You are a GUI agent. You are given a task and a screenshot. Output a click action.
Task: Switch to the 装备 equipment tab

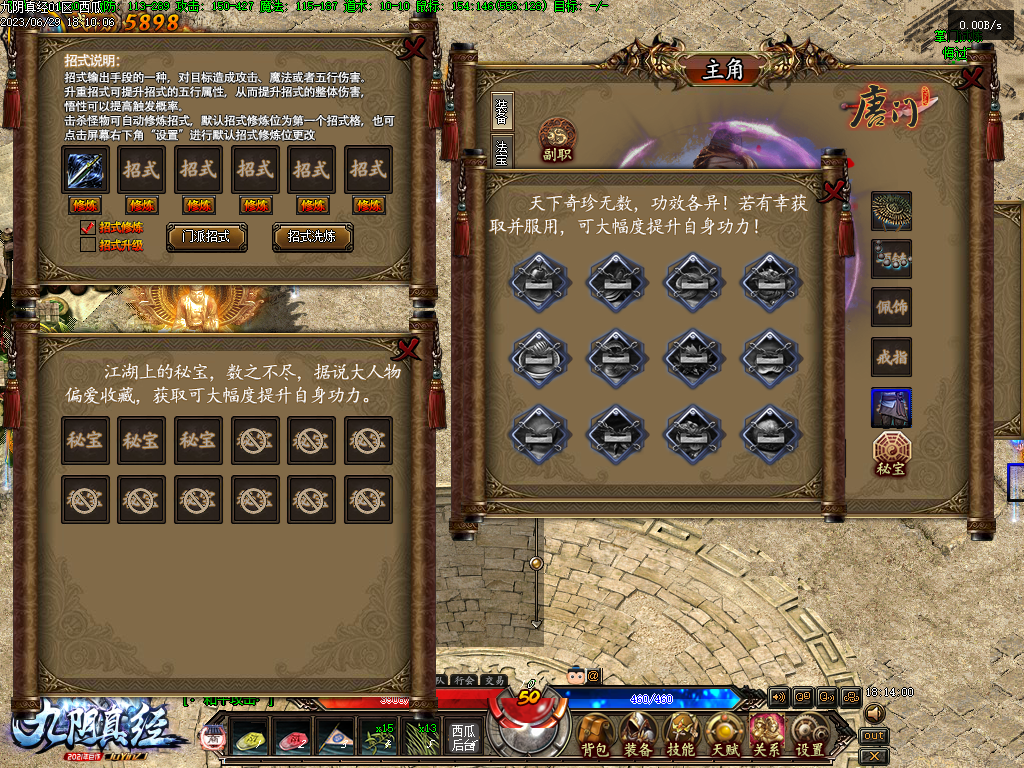[x=501, y=111]
